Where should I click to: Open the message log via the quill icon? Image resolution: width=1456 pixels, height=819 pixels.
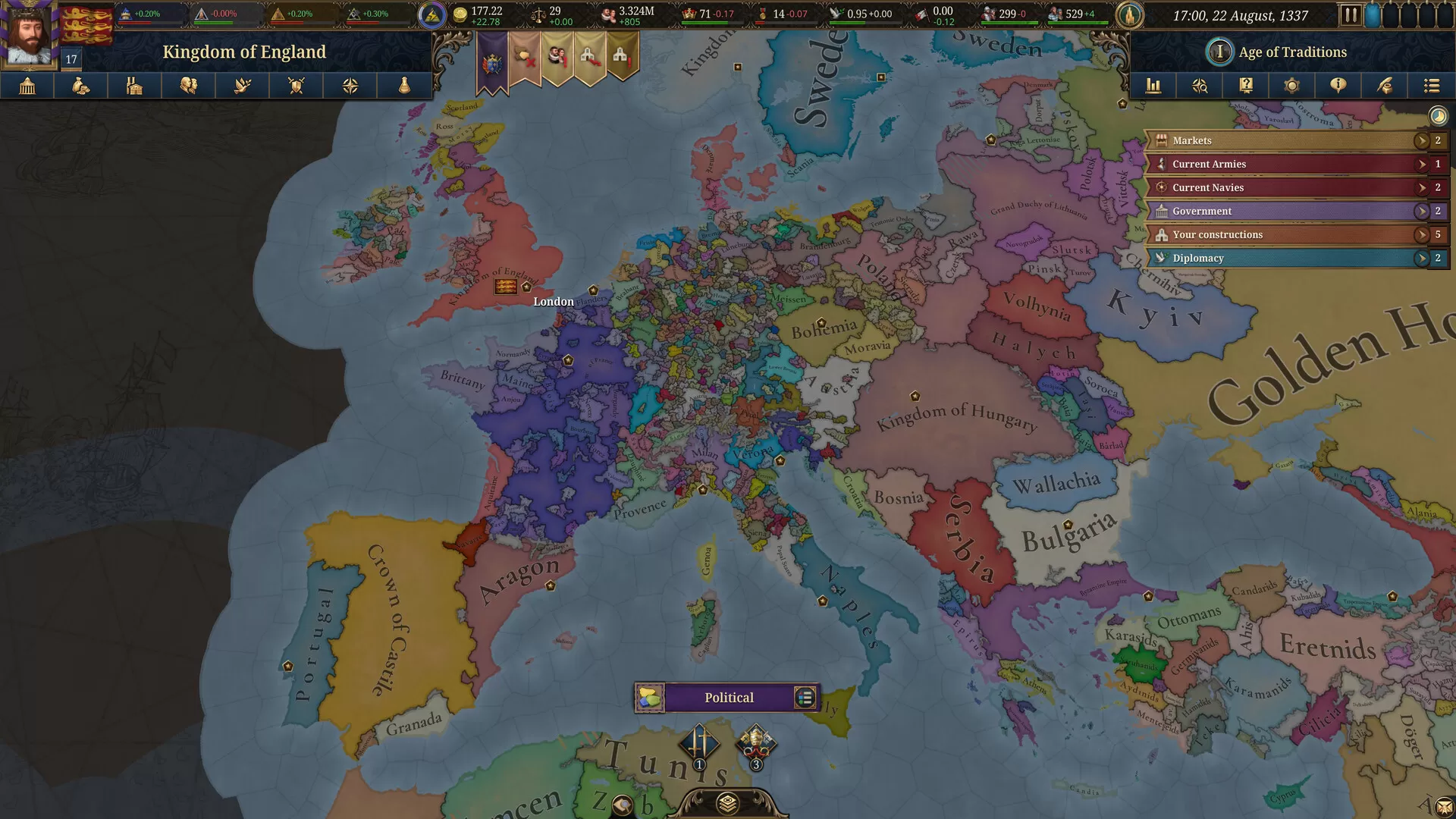click(1385, 85)
